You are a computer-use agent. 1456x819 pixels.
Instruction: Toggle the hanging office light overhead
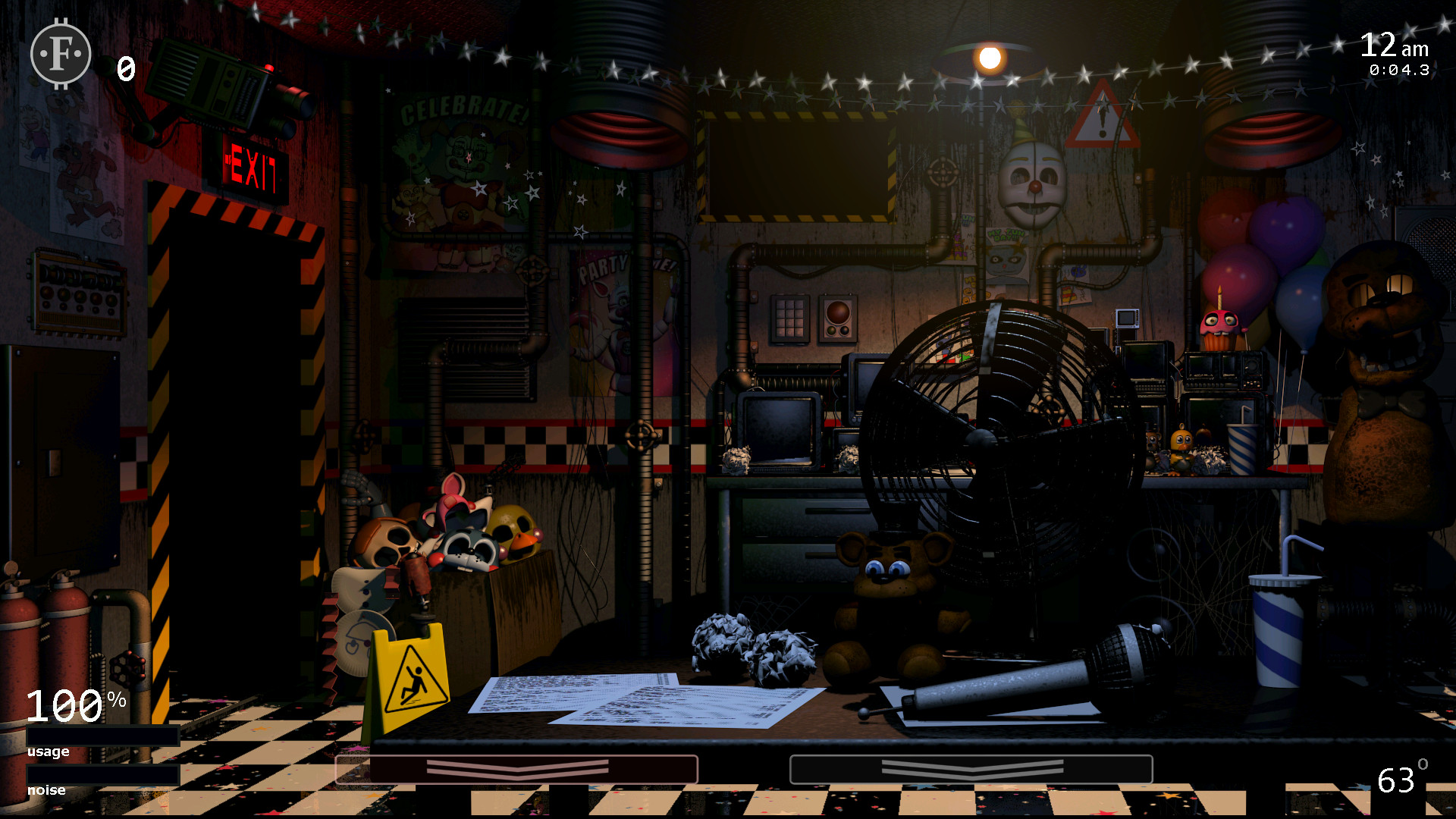pyautogui.click(x=991, y=57)
